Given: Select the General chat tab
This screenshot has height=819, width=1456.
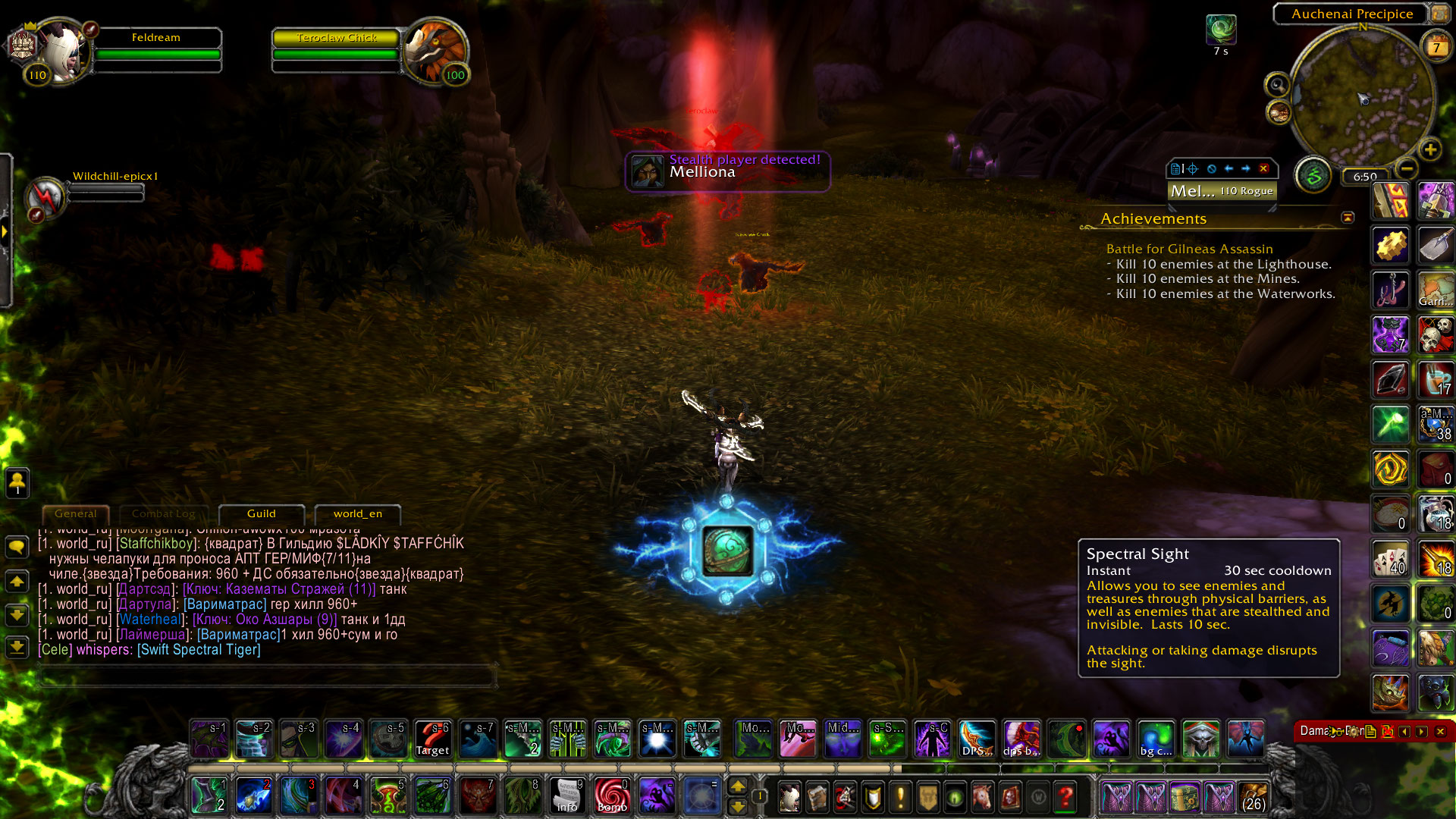Looking at the screenshot, I should 76,514.
